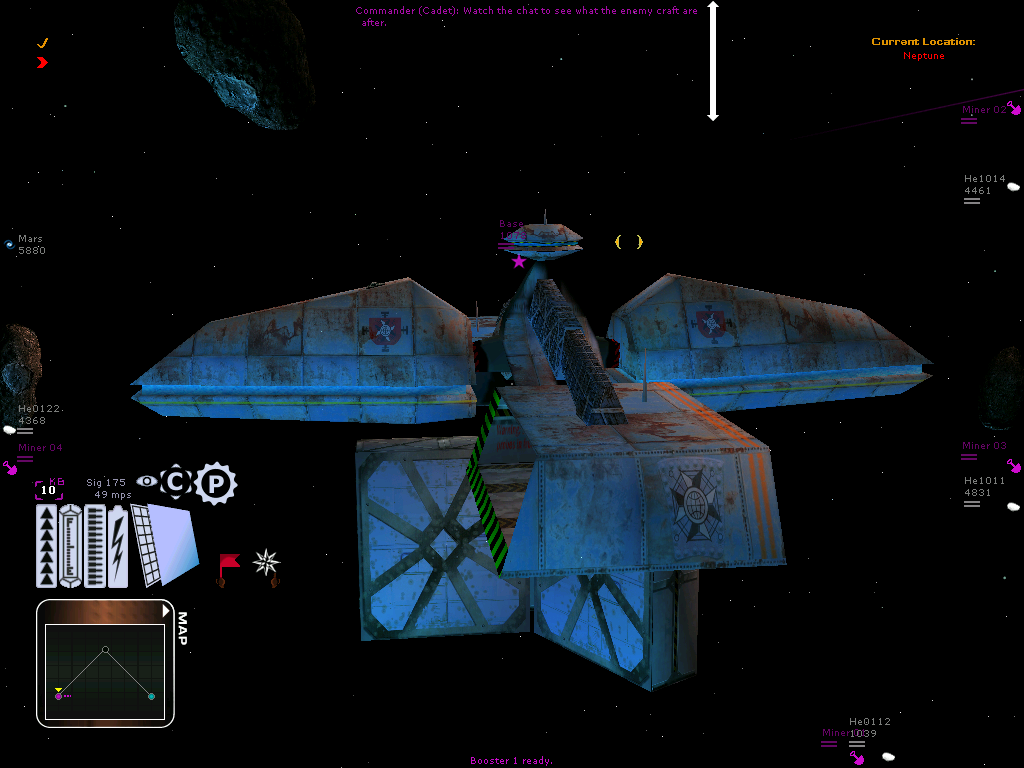The image size is (1024, 768).
Task: Select the shield grid panel icon
Action: tap(146, 545)
